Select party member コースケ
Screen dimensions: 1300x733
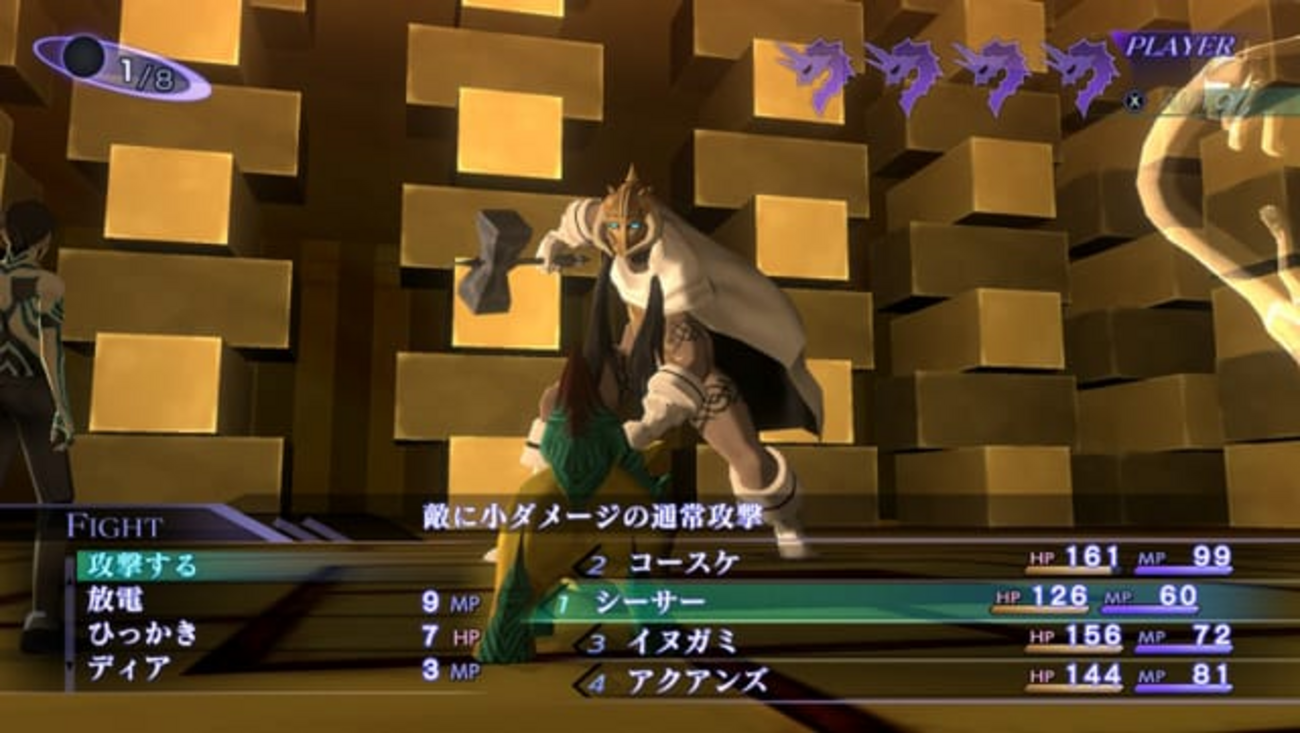click(684, 563)
